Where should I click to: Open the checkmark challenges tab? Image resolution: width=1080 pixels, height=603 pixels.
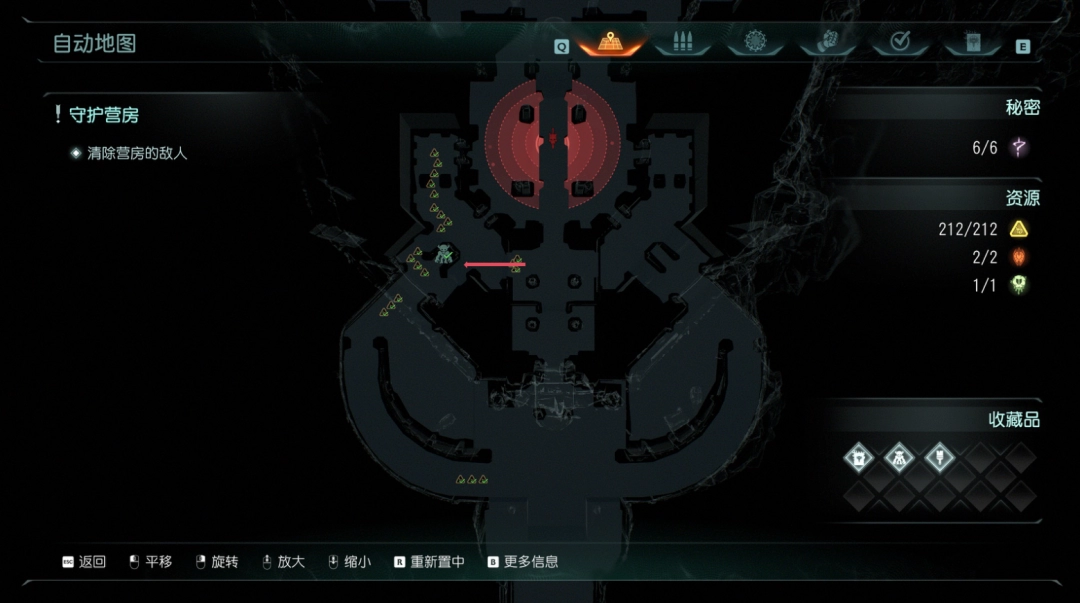click(899, 43)
